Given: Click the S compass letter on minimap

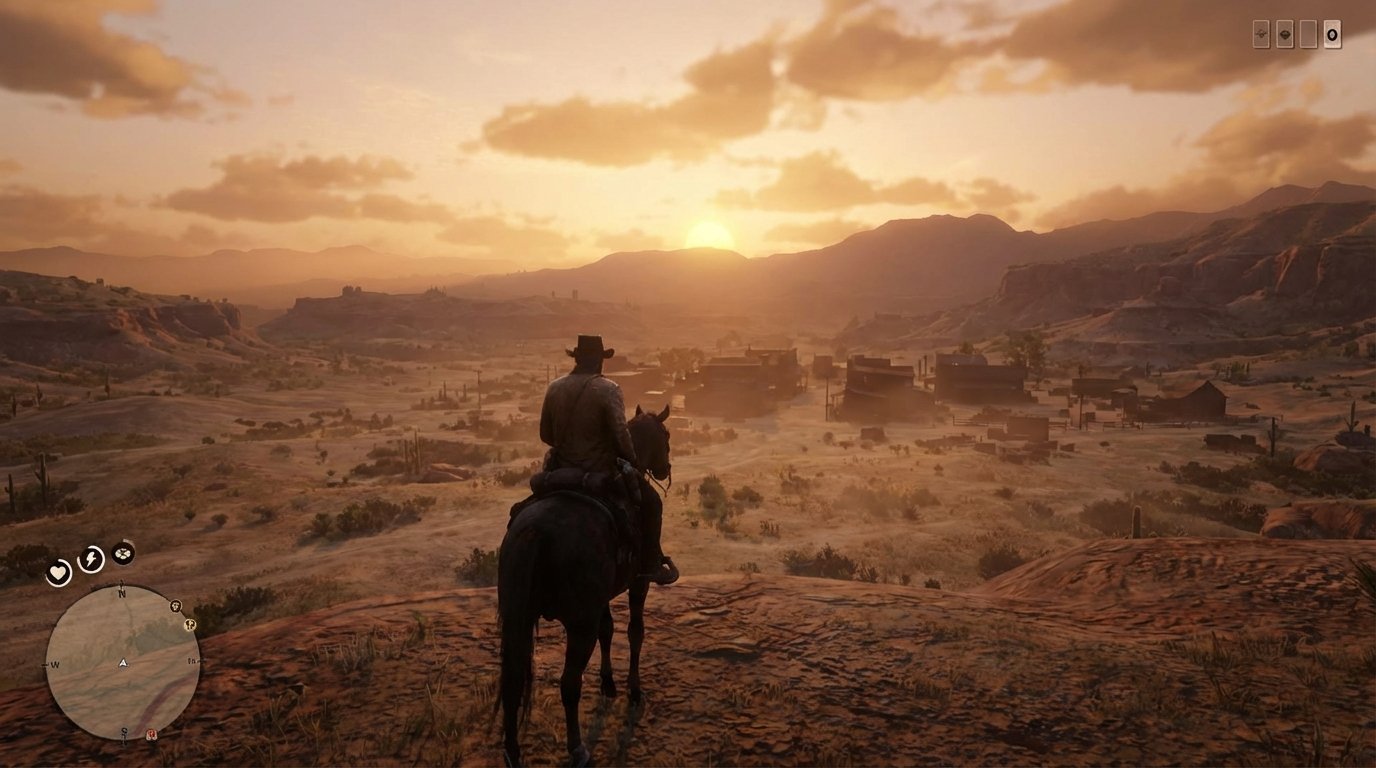Looking at the screenshot, I should point(123,731).
